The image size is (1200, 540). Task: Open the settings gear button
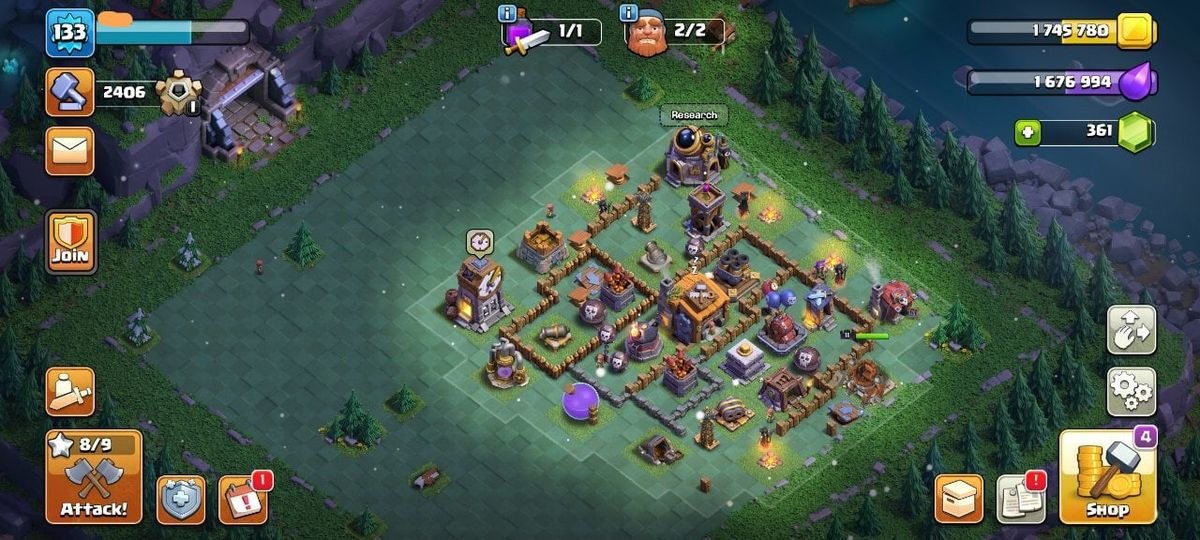[x=1131, y=391]
